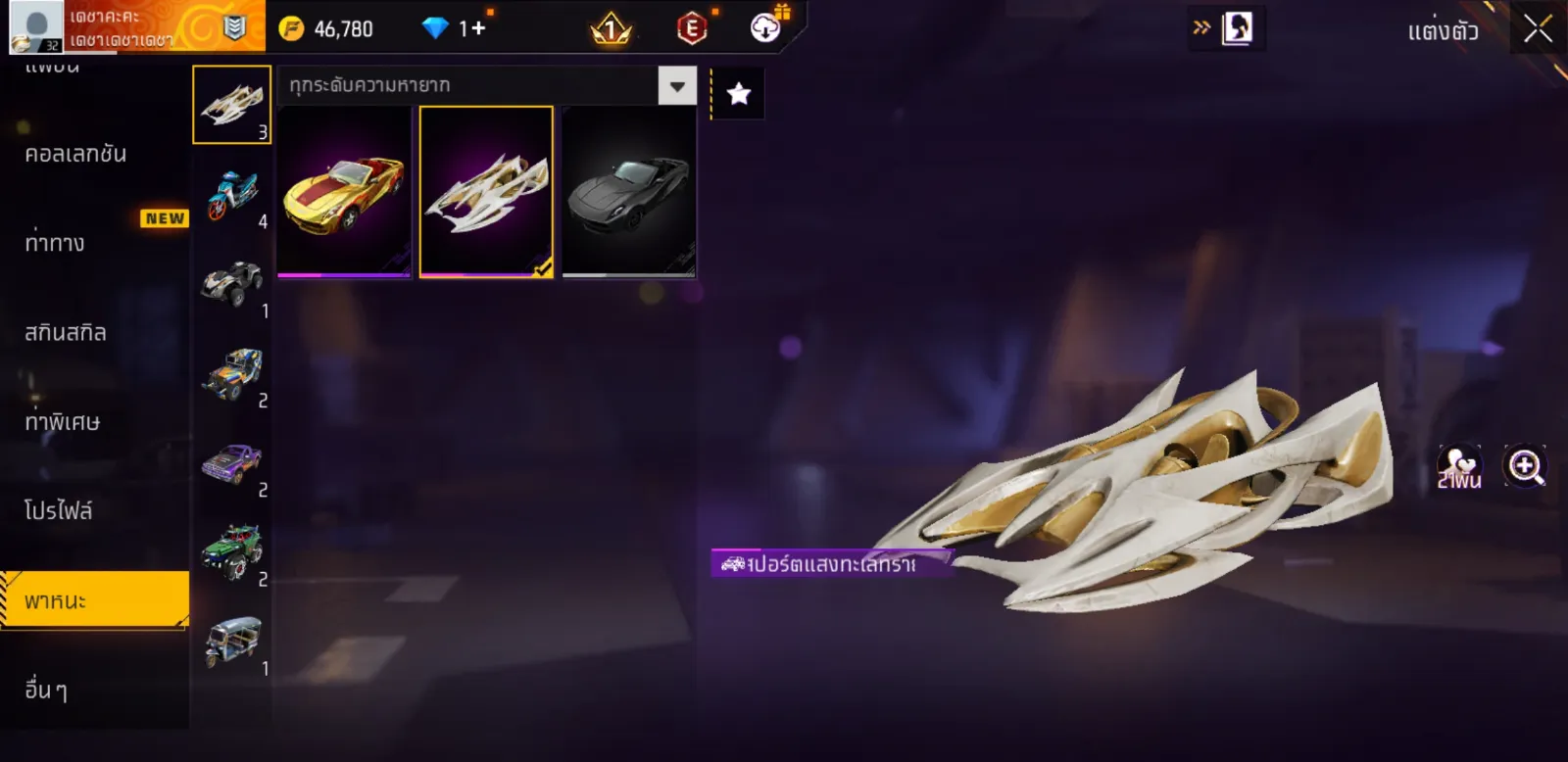Screen dimensions: 1568x762
Task: Open the อื่นๆ others tab
Action: (x=46, y=691)
